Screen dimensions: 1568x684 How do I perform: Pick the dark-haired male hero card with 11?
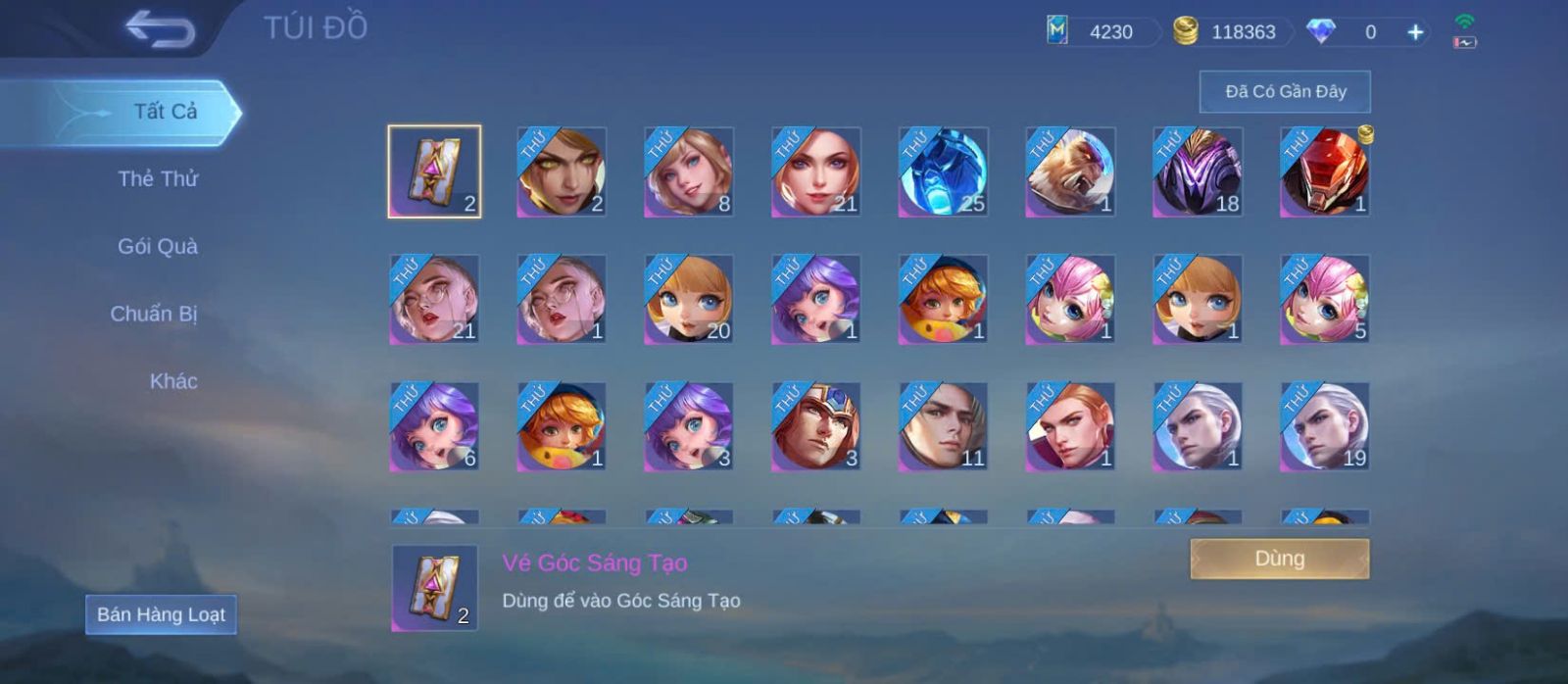point(943,427)
